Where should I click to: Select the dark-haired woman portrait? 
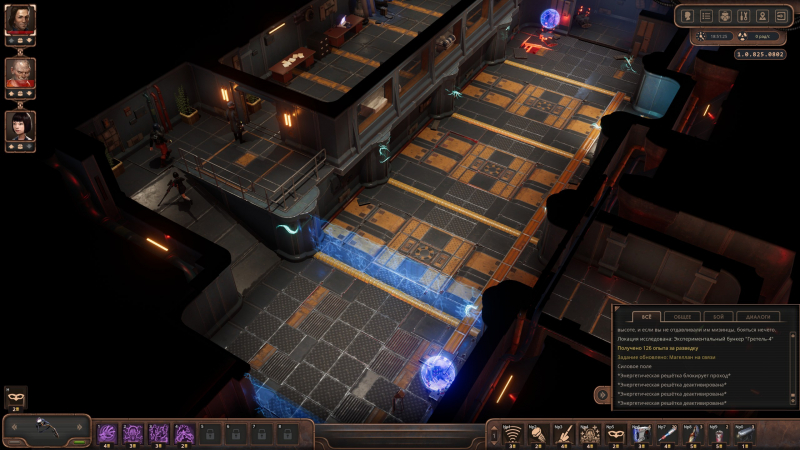[20, 126]
